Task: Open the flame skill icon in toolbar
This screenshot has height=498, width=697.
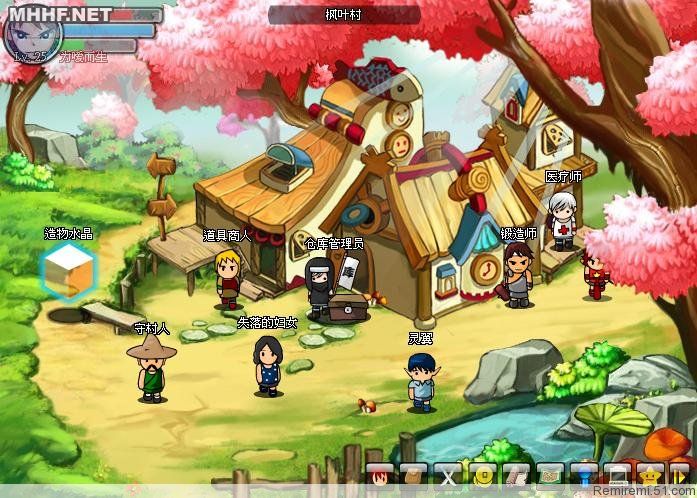Action: point(379,476)
